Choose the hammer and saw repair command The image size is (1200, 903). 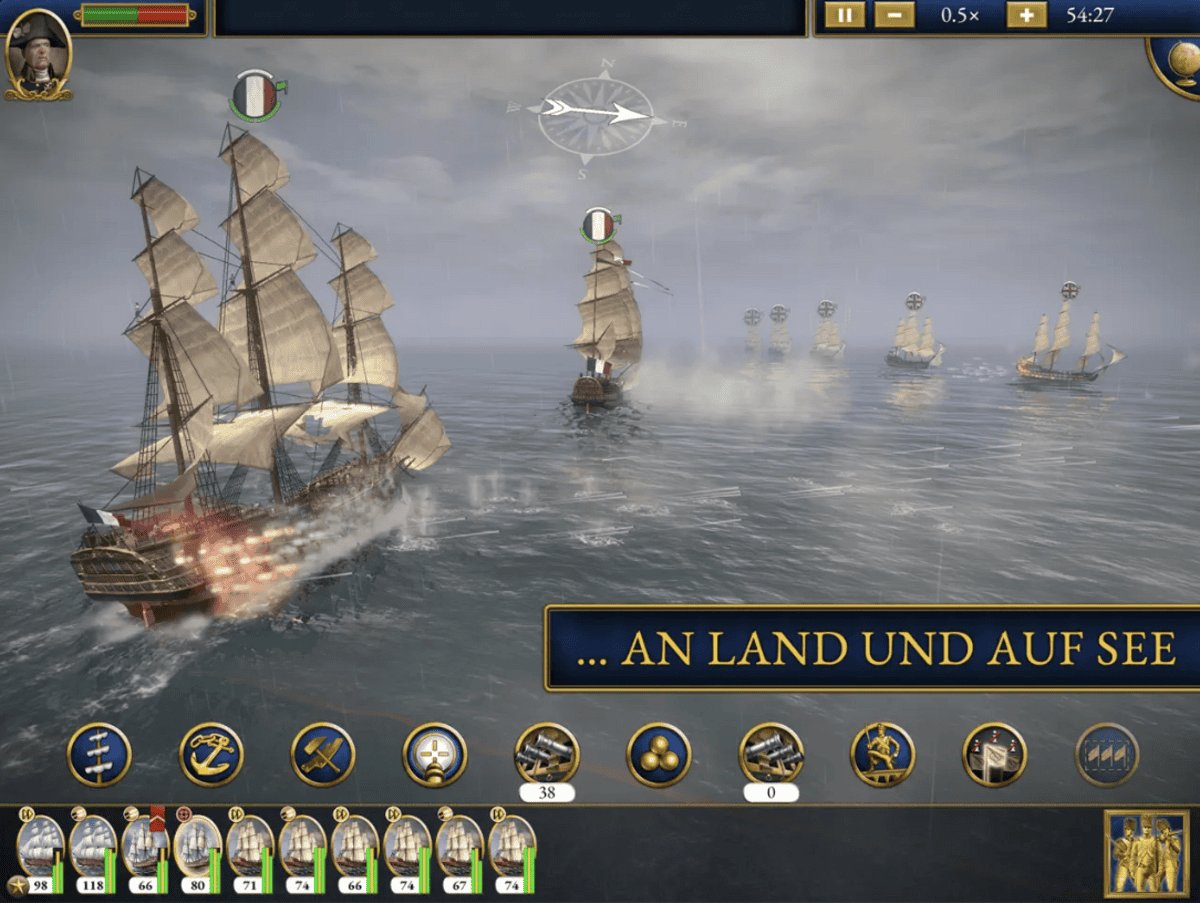(323, 754)
